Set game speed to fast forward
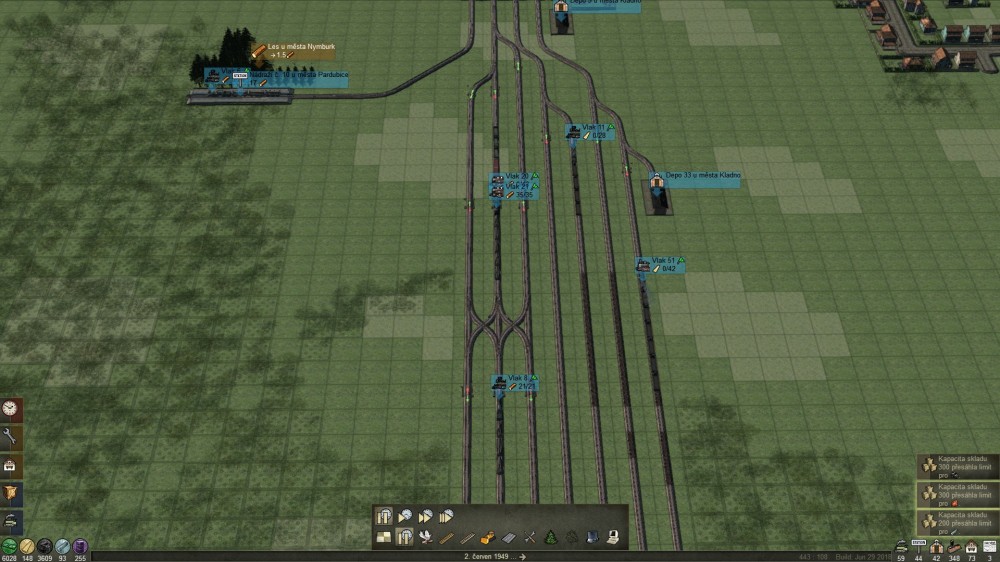 pyautogui.click(x=425, y=516)
